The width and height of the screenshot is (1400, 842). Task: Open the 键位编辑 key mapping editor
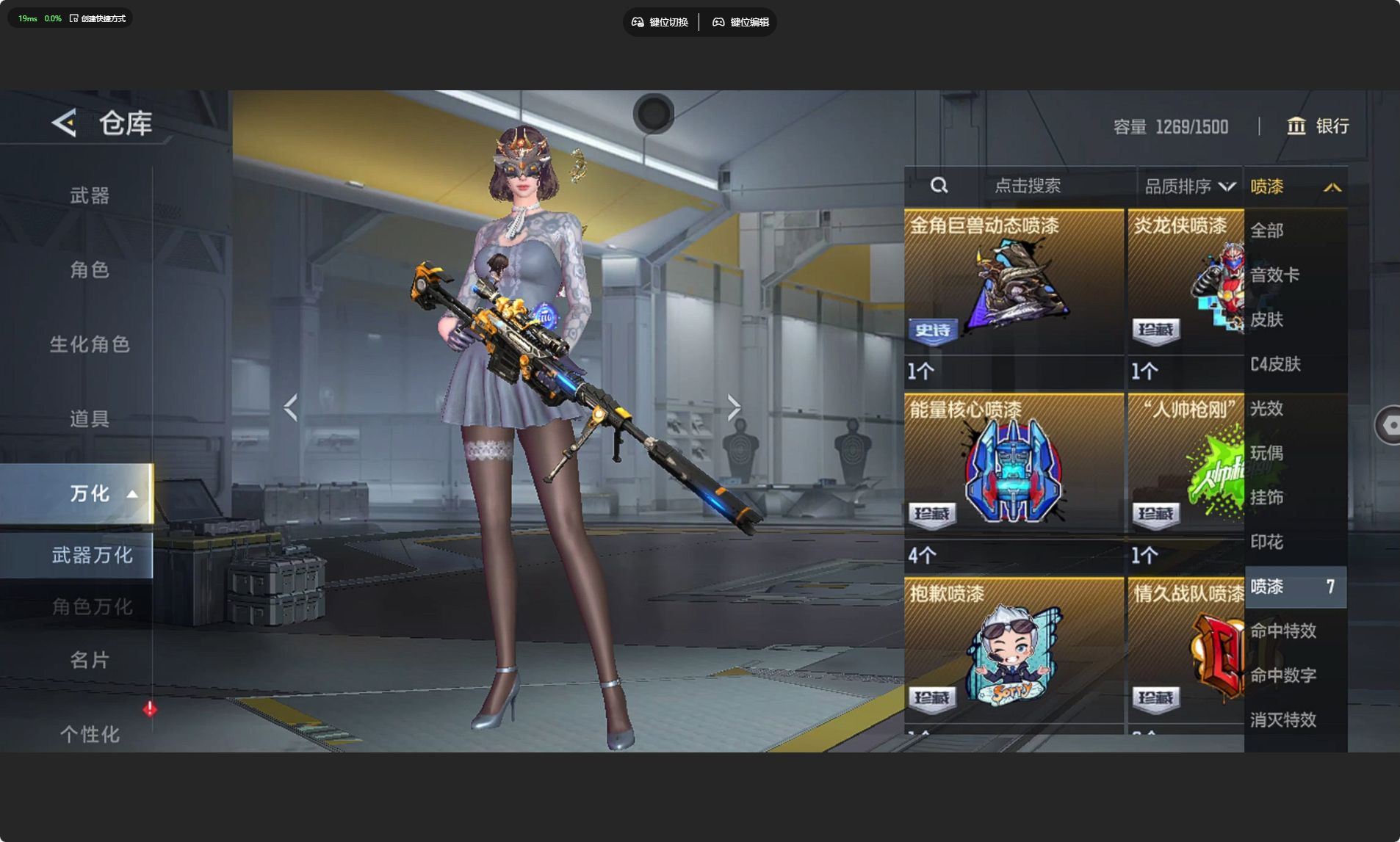coord(740,22)
